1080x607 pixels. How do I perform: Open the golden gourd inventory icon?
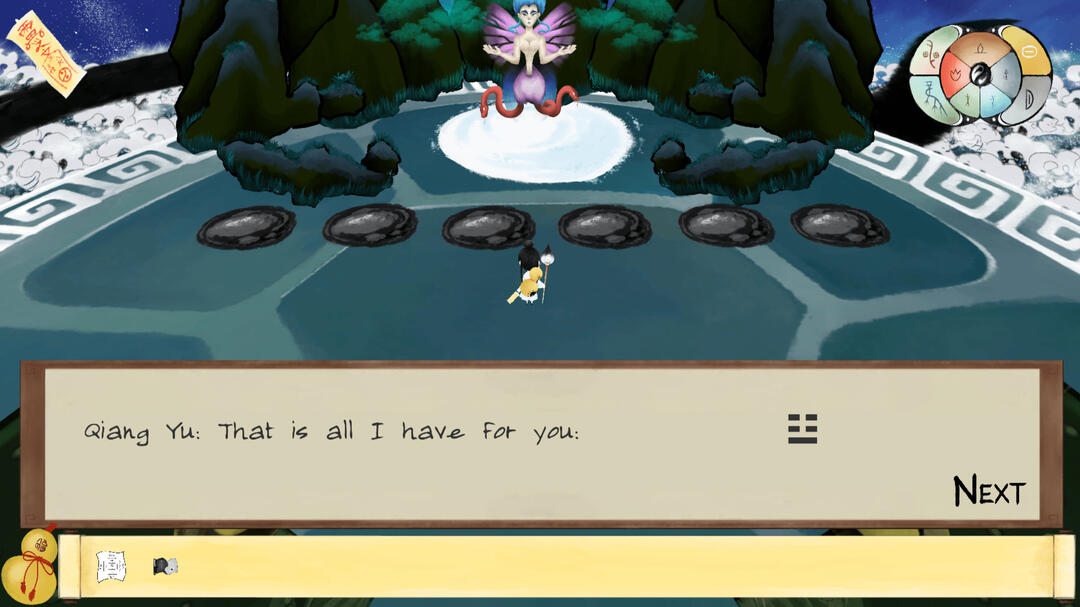[29, 566]
